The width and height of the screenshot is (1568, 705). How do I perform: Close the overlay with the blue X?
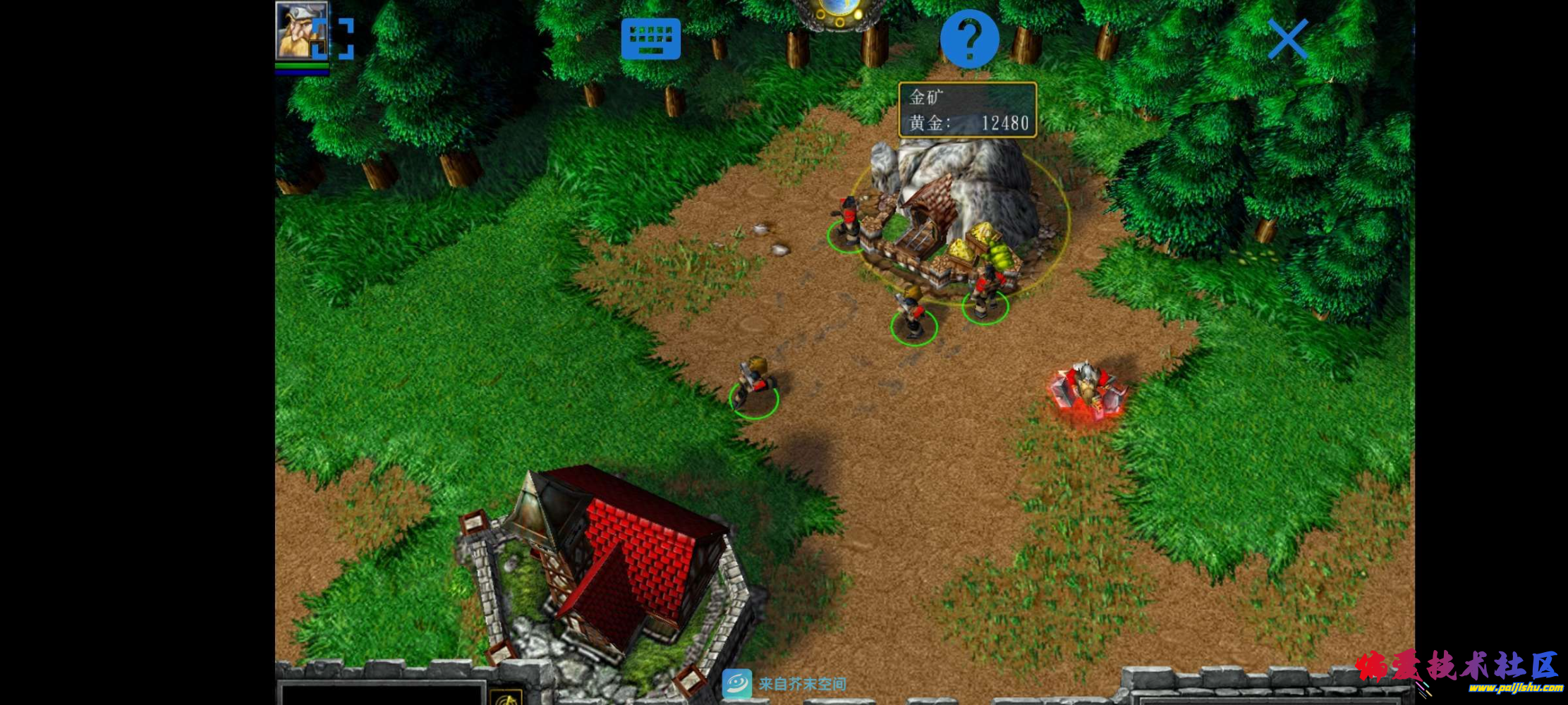1287,39
